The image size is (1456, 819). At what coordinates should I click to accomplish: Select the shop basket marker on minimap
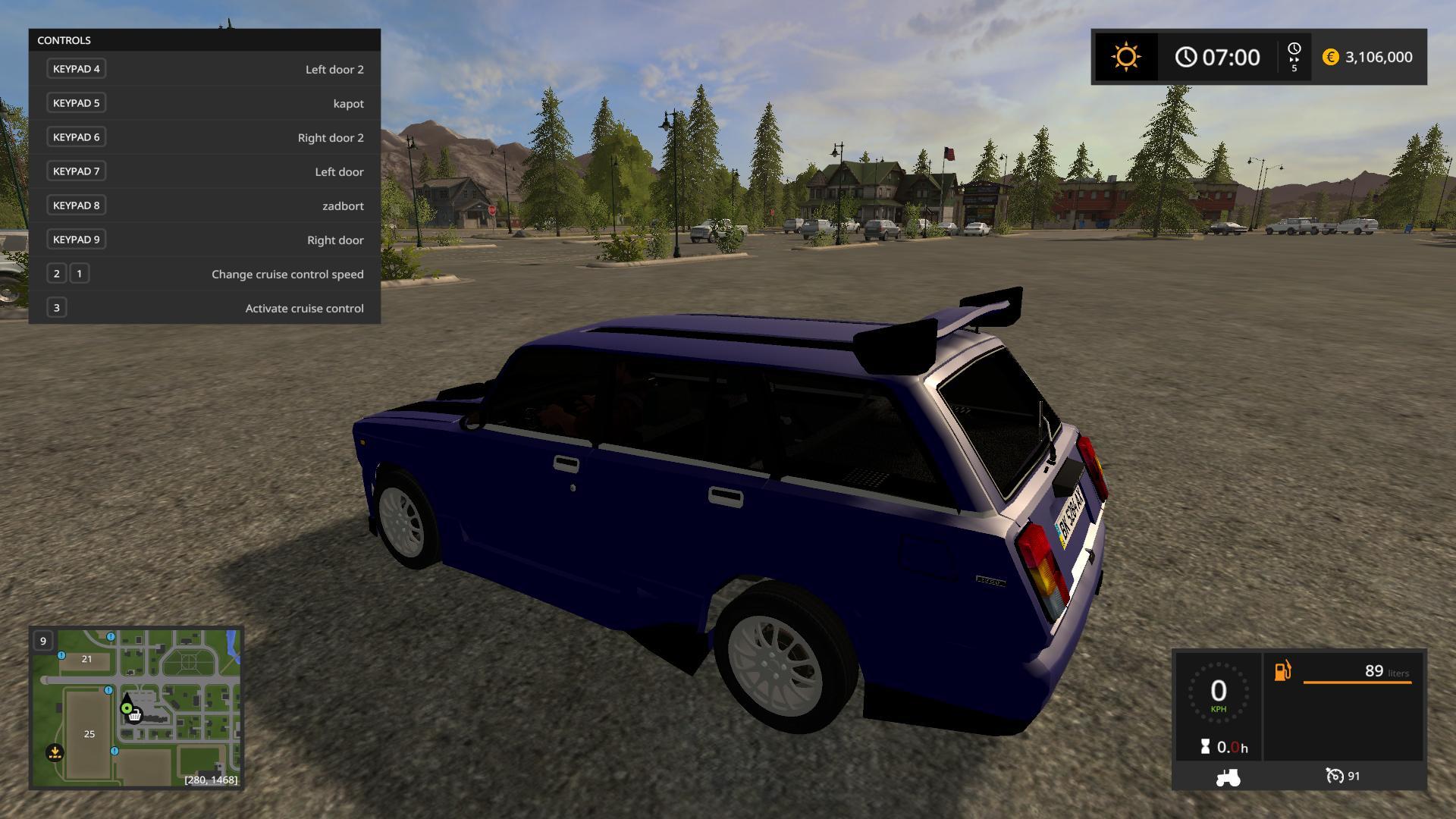pos(135,715)
